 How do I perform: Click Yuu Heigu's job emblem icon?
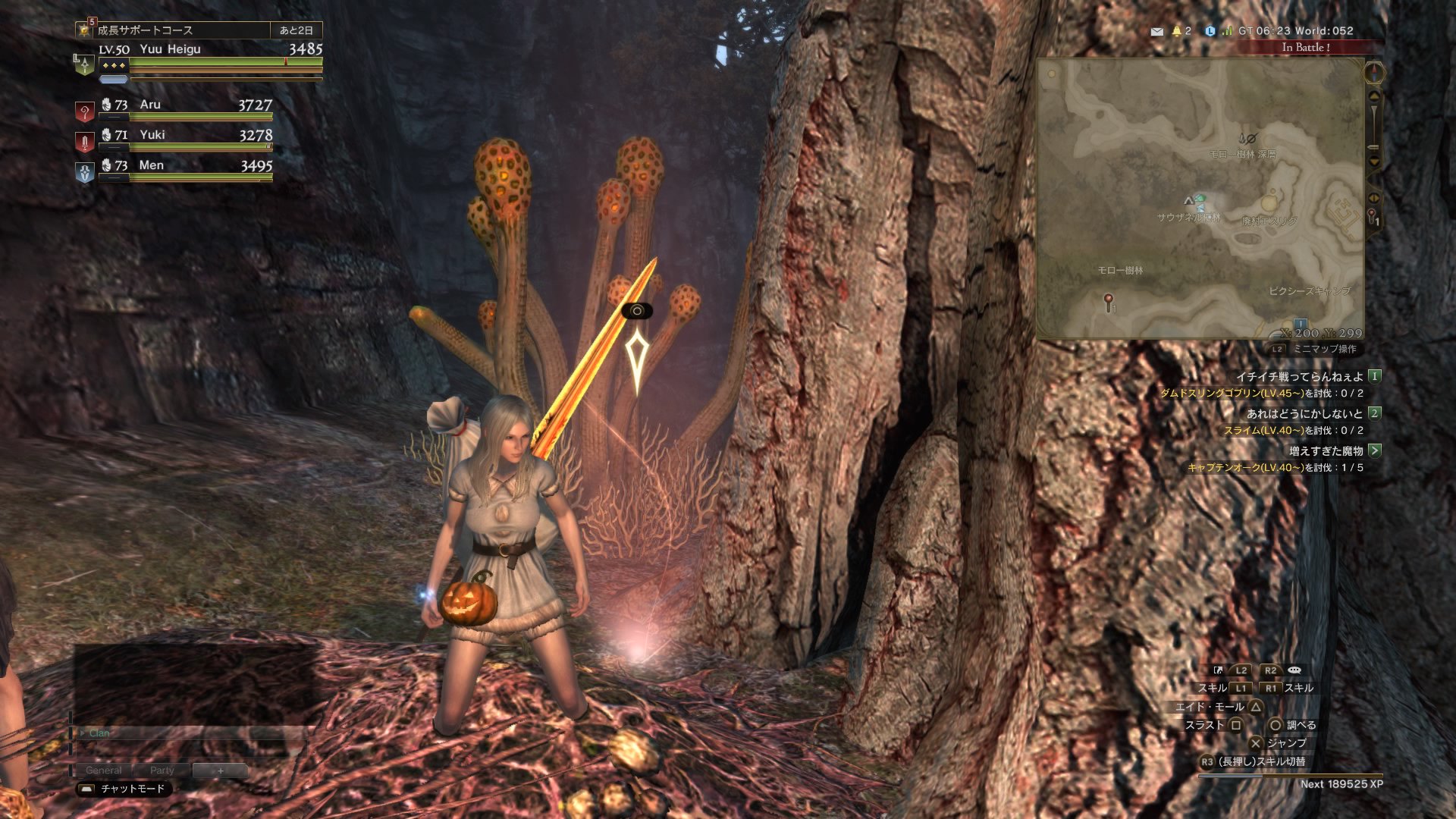pyautogui.click(x=83, y=64)
